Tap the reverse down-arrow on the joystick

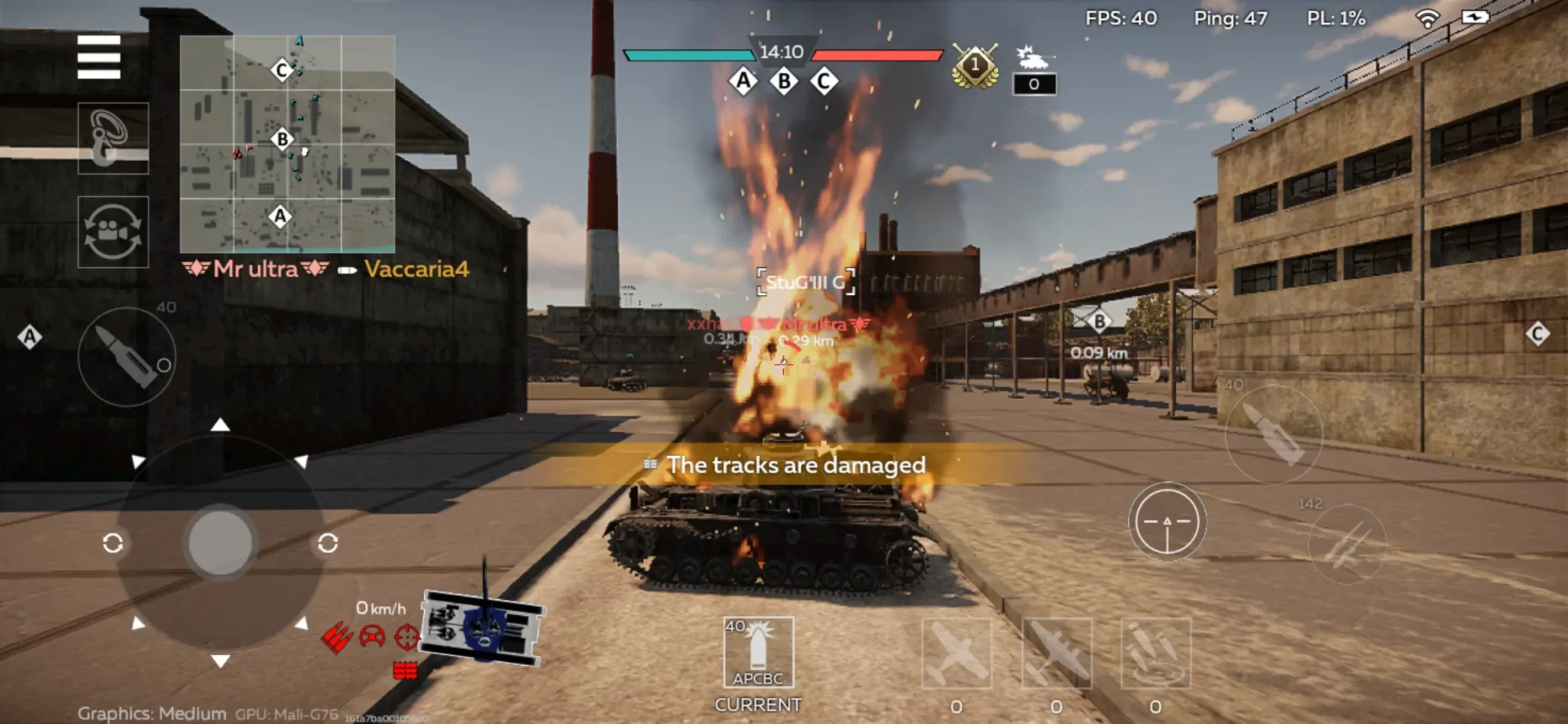(220, 660)
